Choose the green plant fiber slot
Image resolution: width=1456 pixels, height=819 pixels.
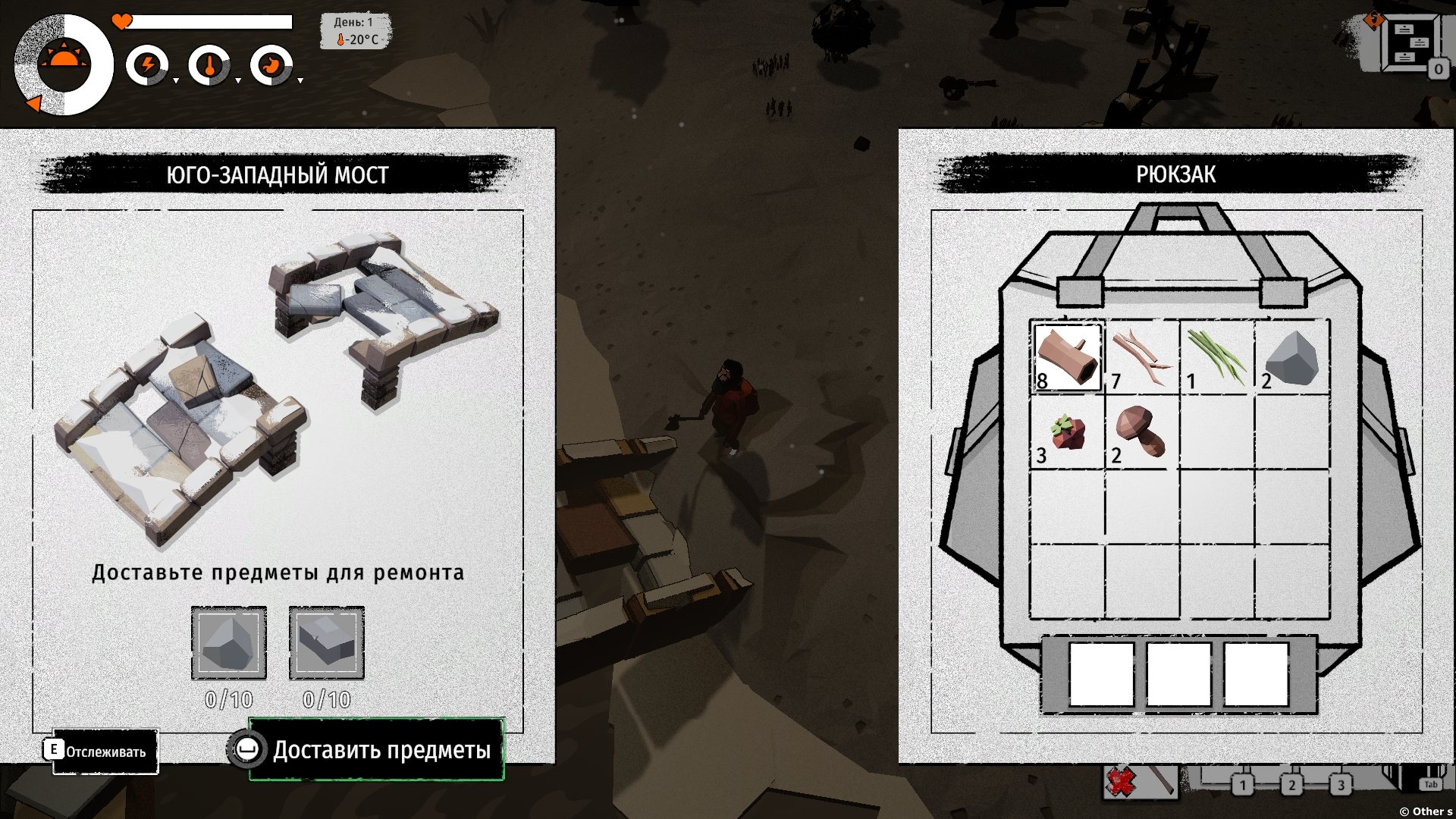point(1216,357)
